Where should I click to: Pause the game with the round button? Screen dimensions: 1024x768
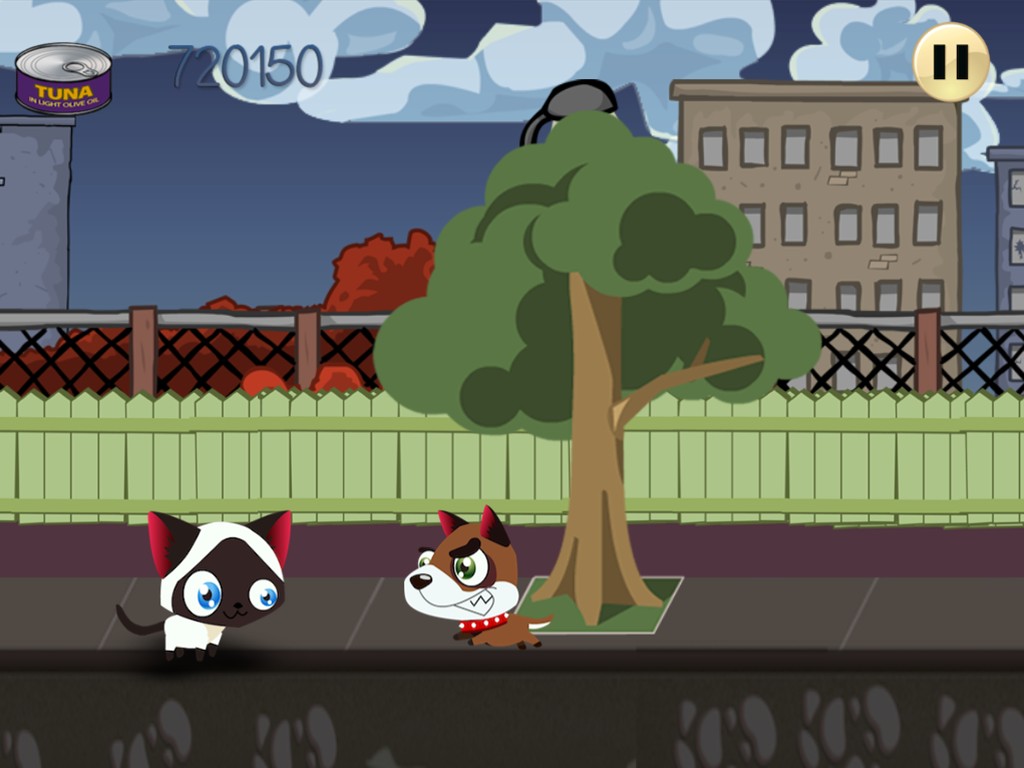point(950,62)
